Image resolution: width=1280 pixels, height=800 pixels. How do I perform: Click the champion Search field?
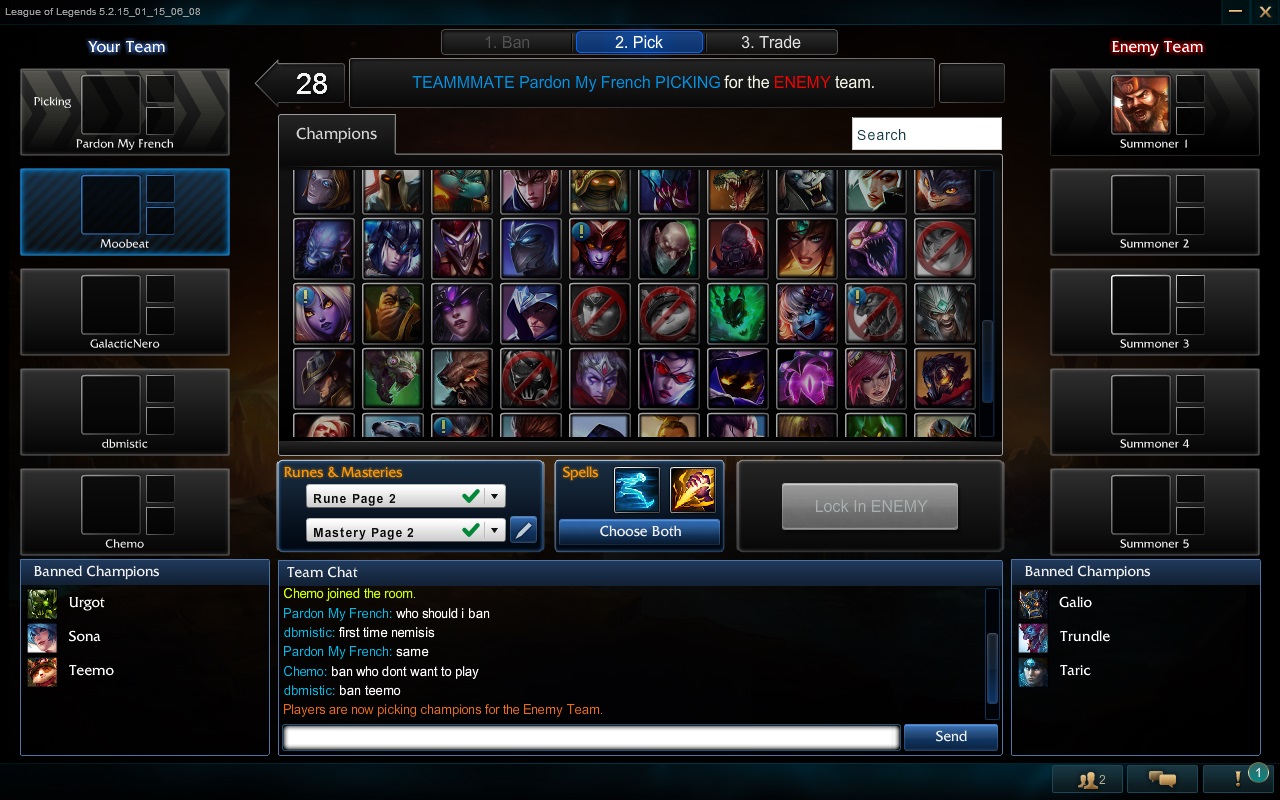pos(926,134)
